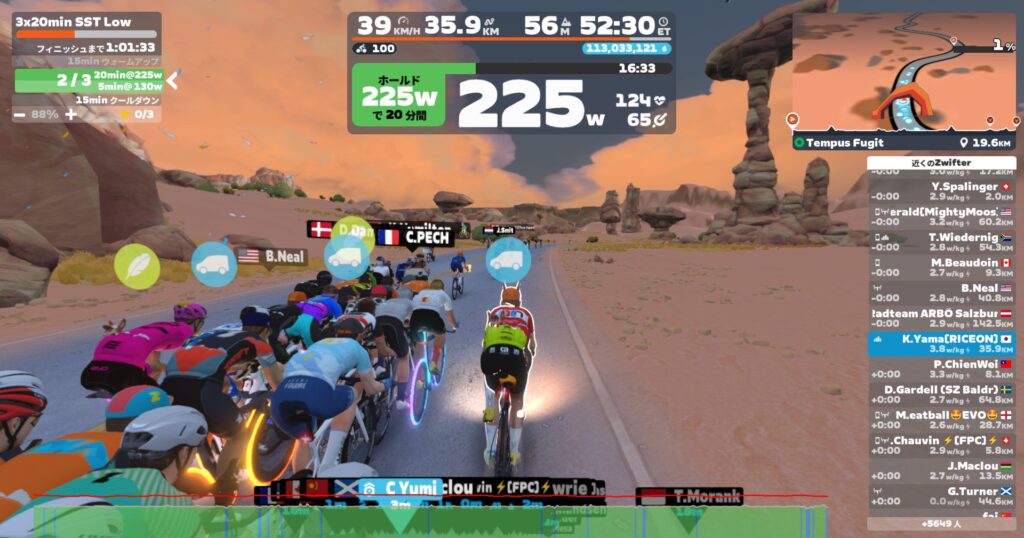The height and width of the screenshot is (538, 1024).
Task: Decrease workout intensity with the minus button
Action: 19,114
